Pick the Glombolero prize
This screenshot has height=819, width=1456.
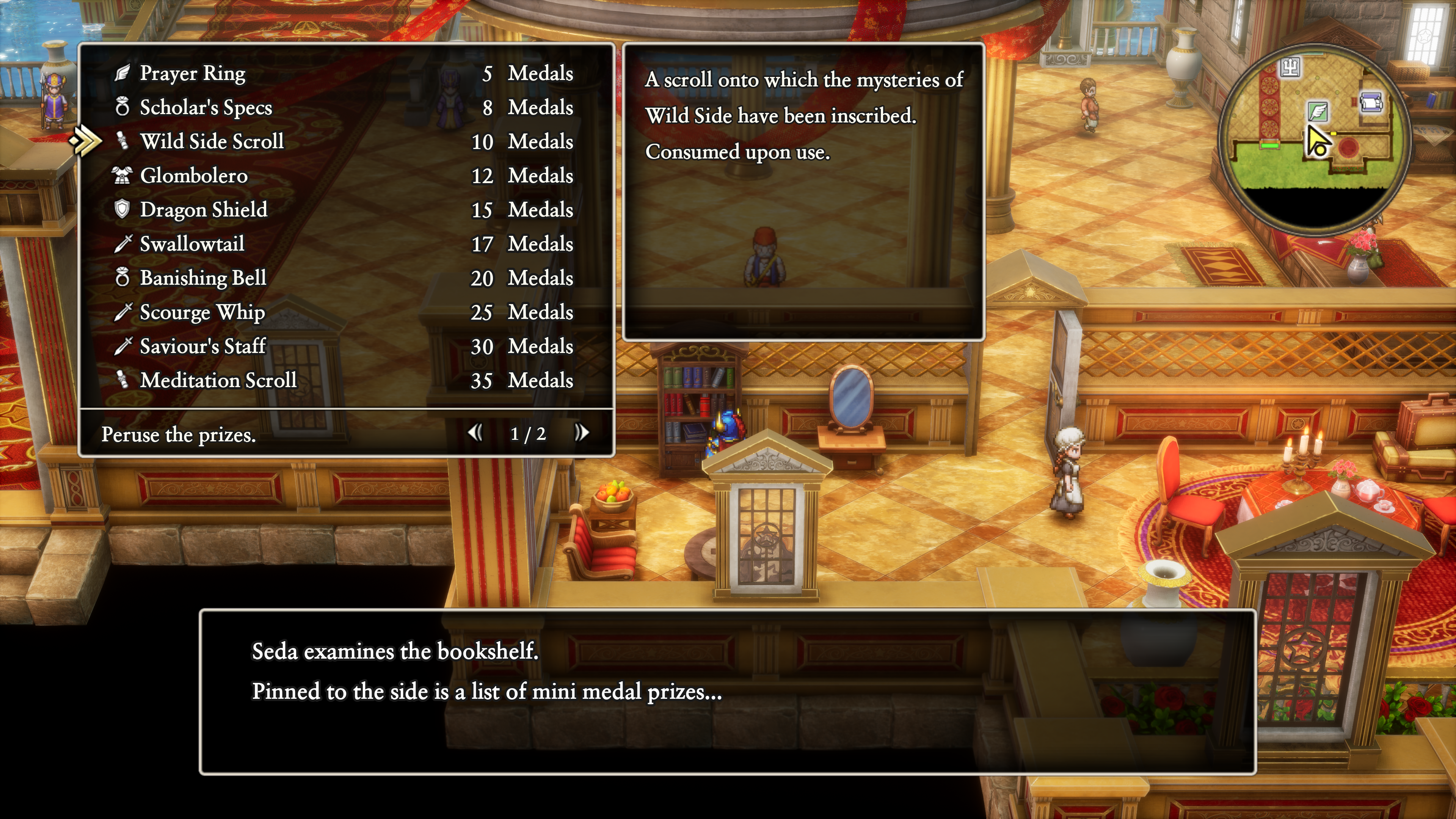tap(193, 176)
